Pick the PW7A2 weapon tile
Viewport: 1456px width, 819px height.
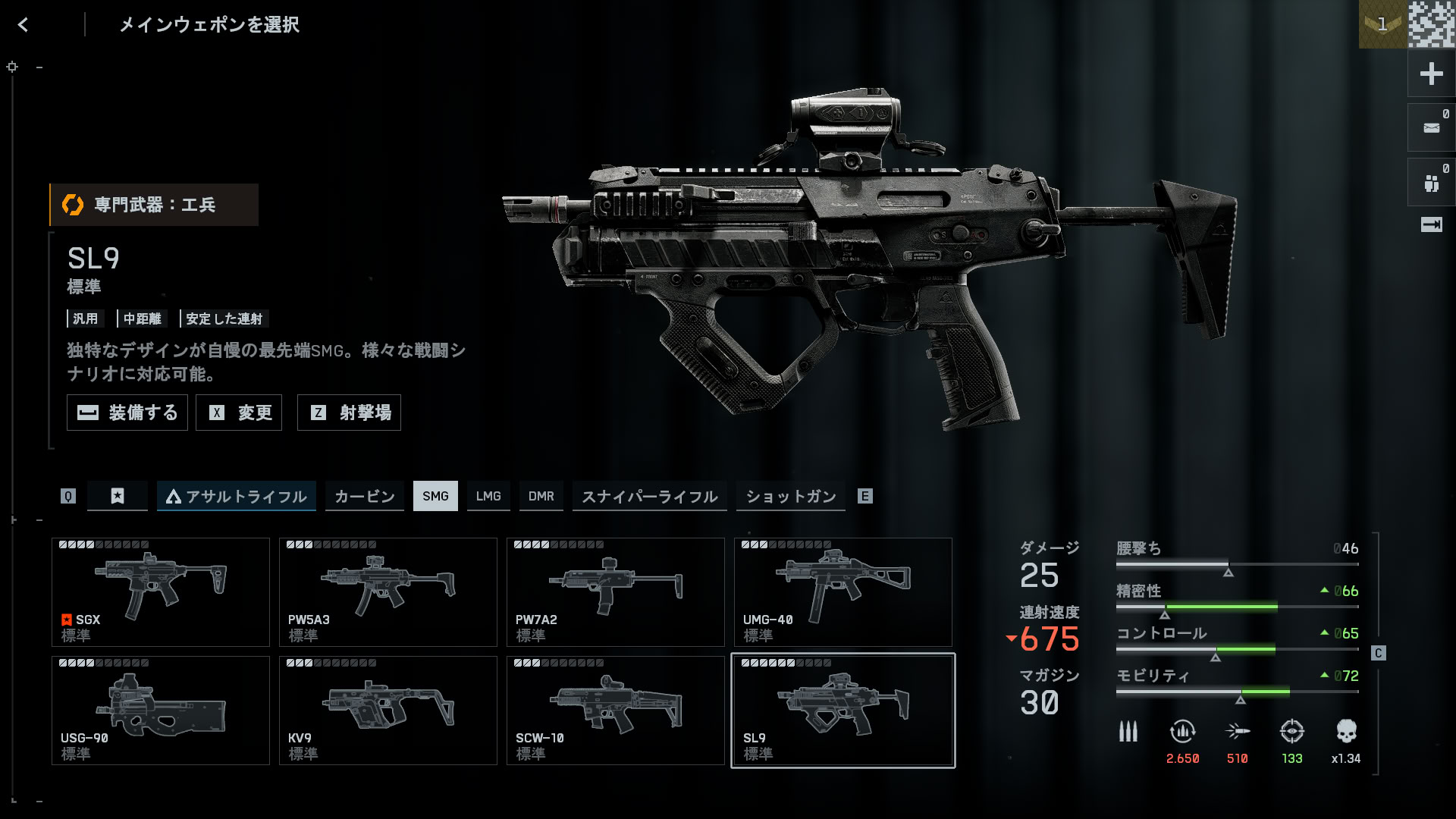tap(616, 592)
